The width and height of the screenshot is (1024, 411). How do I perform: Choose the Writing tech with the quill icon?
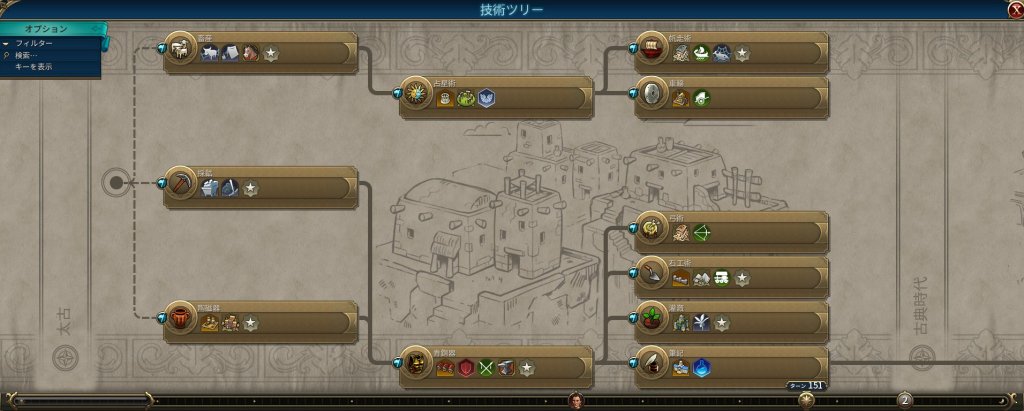733,367
